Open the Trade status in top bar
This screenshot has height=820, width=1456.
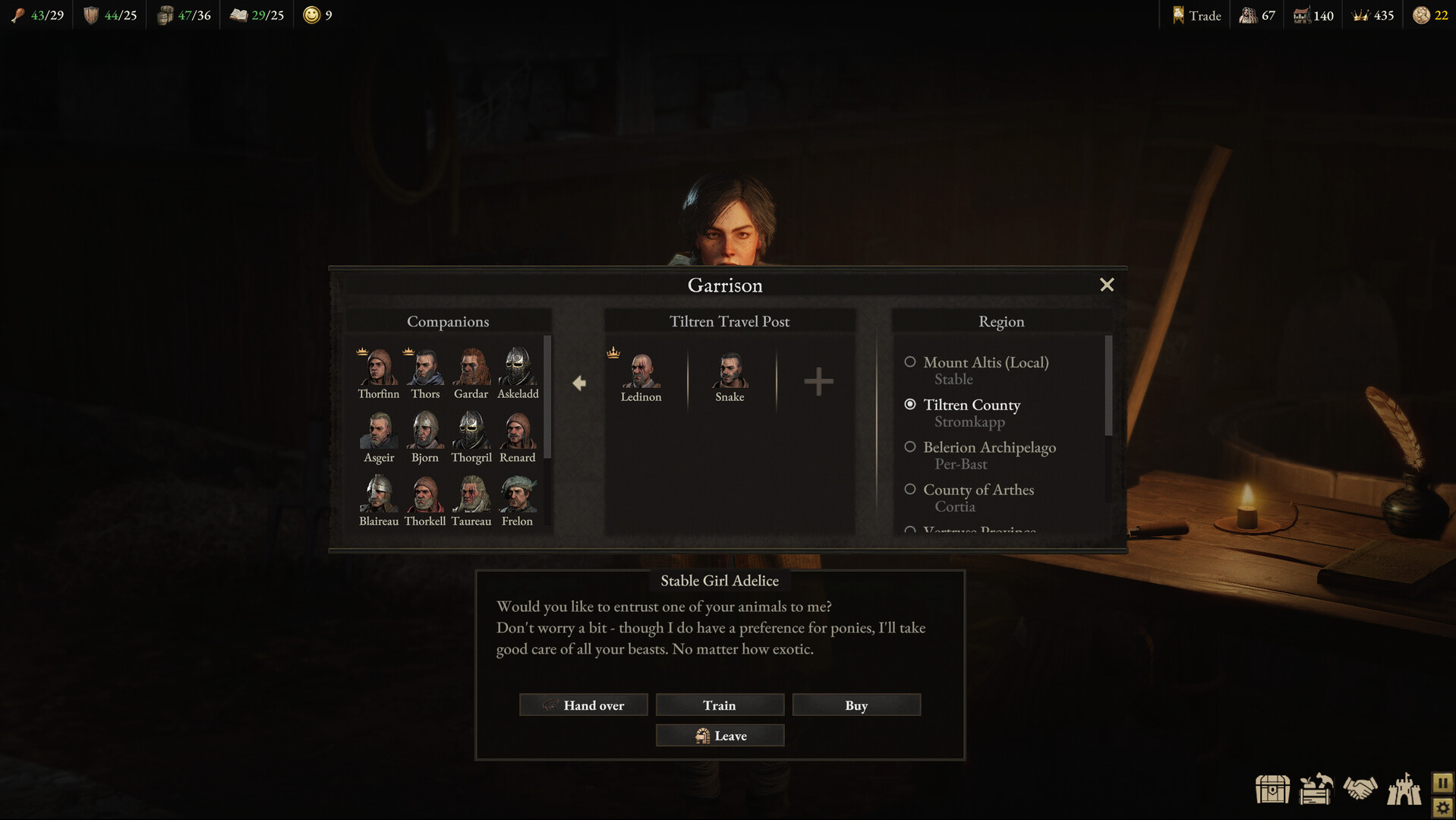click(1196, 15)
